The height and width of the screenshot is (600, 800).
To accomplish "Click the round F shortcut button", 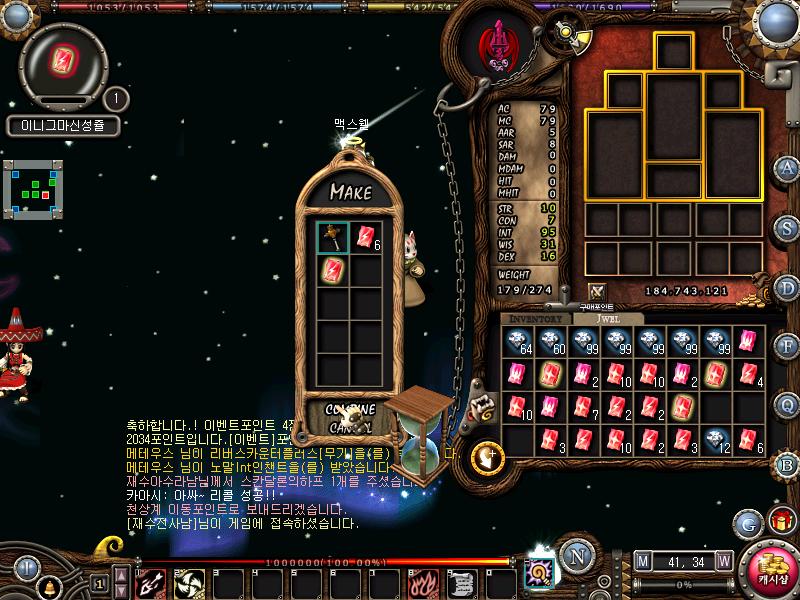I will 787,346.
